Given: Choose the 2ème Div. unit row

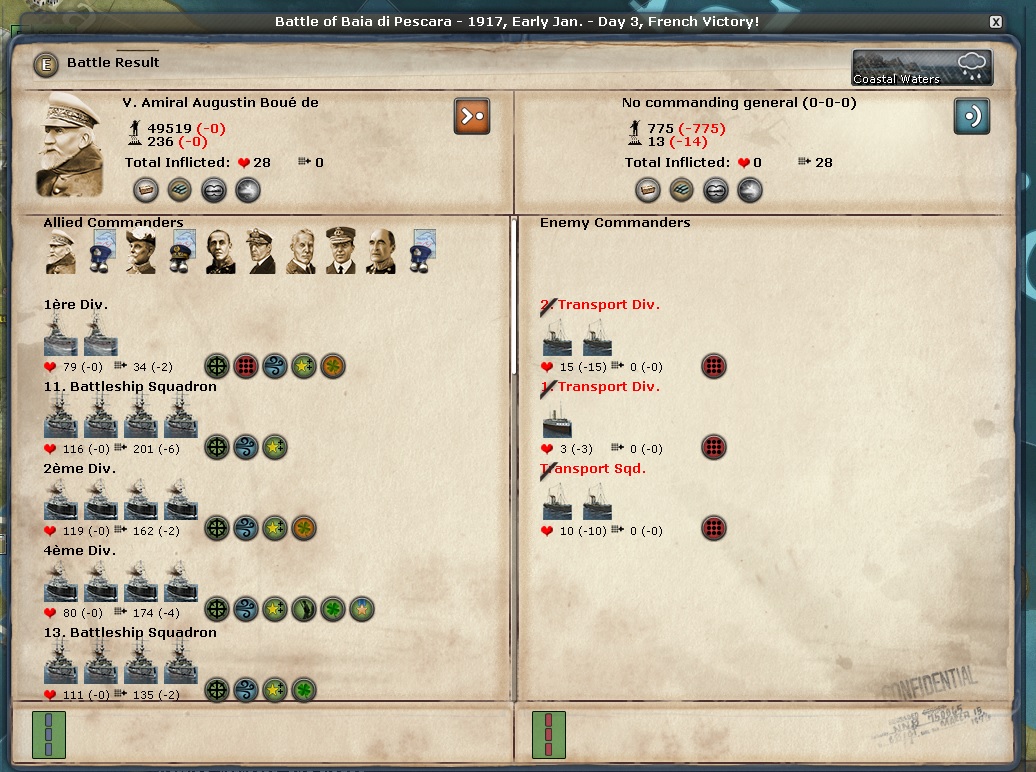Looking at the screenshot, I should 120,499.
